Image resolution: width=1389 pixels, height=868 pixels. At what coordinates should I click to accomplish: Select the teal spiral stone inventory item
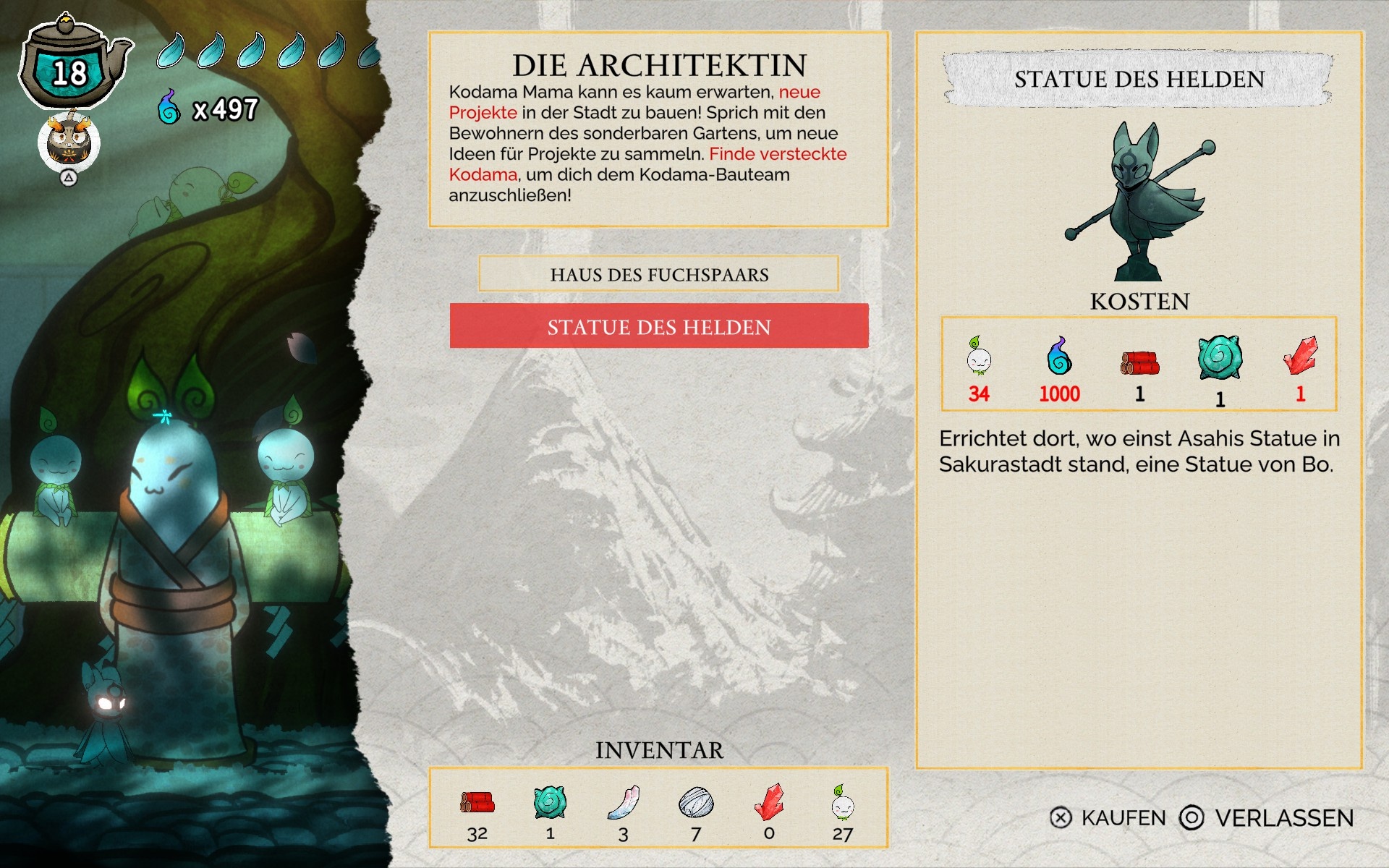[550, 803]
